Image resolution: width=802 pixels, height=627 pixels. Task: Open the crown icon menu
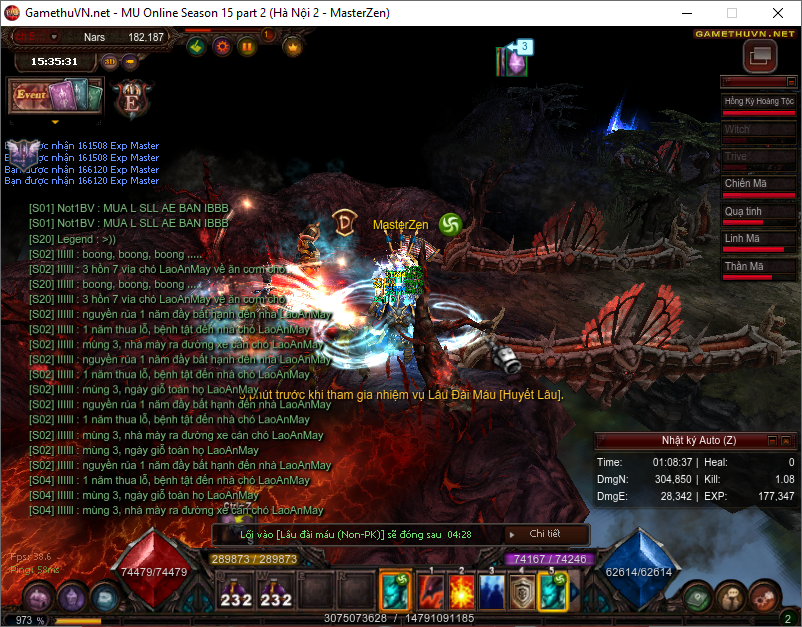(293, 46)
